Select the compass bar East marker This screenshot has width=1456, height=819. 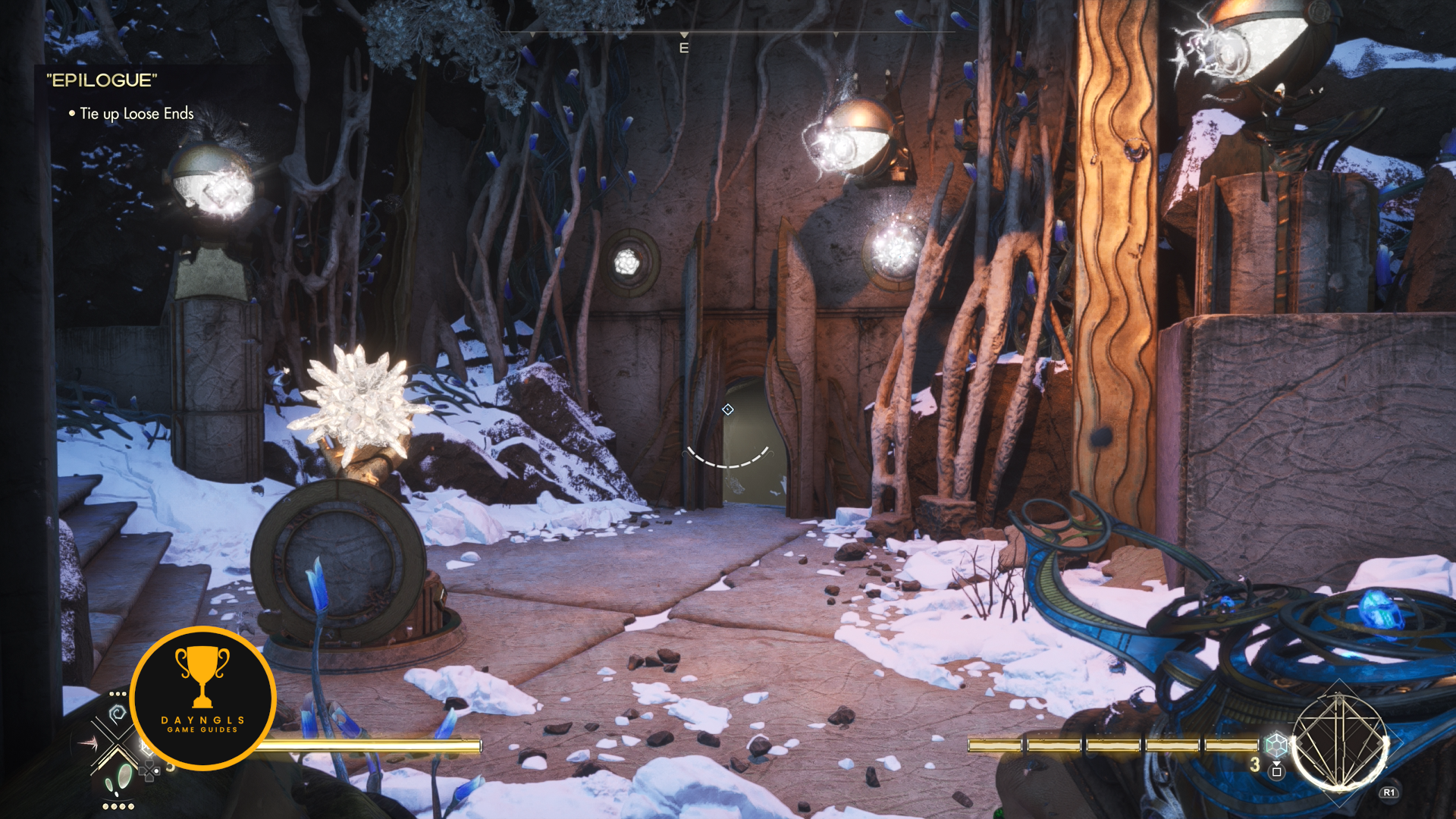684,48
